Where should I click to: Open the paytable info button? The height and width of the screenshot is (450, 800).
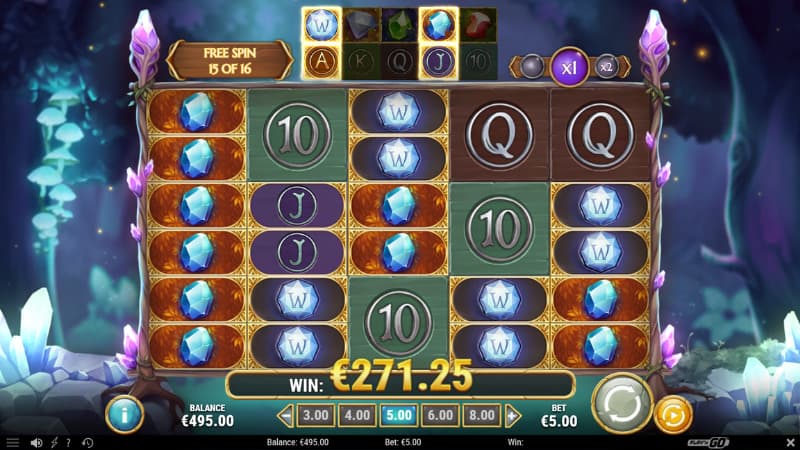[125, 413]
